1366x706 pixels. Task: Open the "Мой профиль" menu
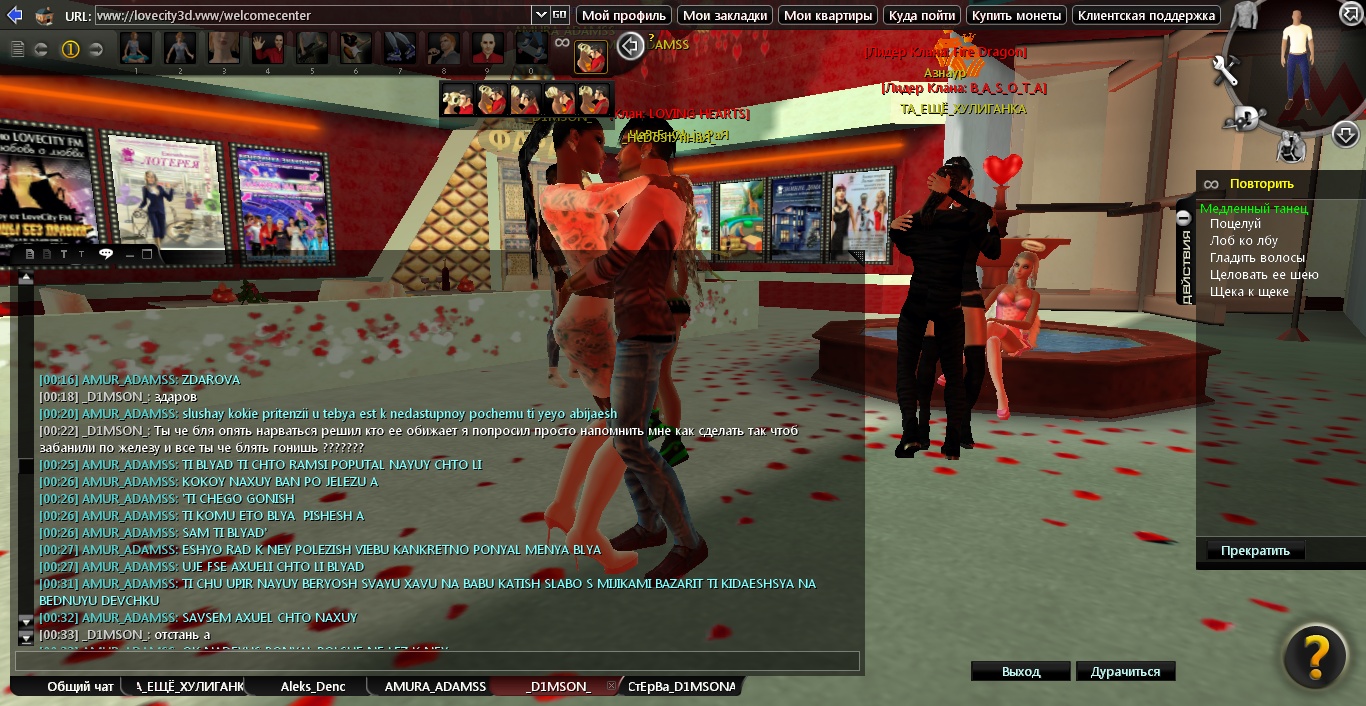coord(624,15)
